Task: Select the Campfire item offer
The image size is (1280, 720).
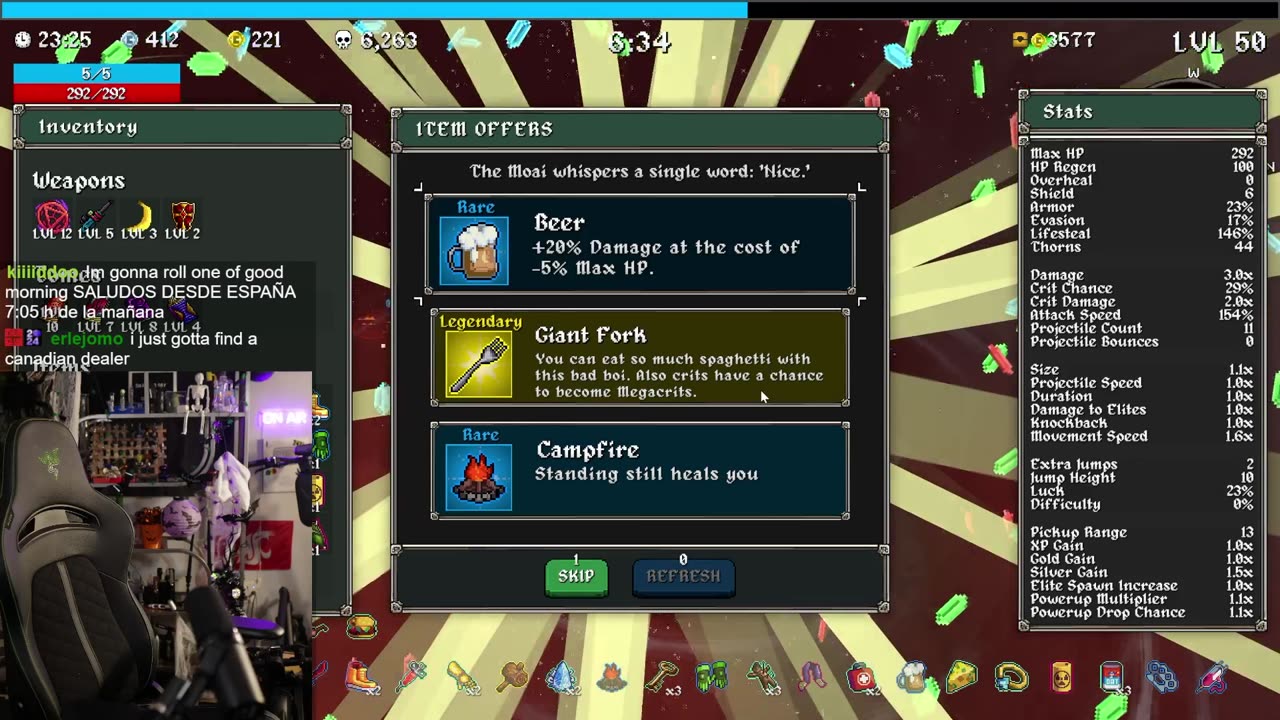Action: click(640, 470)
